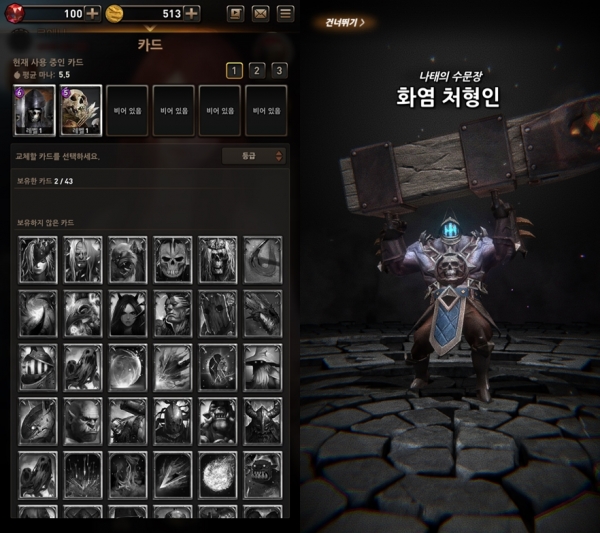Select the equipped helmeted knight card

(x=33, y=109)
